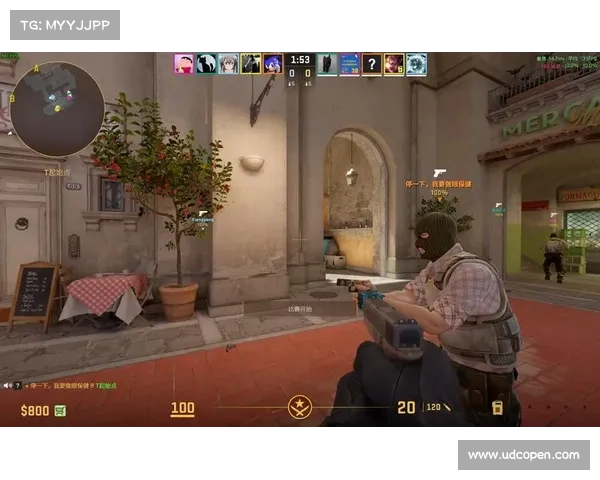Open the www.udcopen.com link

[x=523, y=455]
